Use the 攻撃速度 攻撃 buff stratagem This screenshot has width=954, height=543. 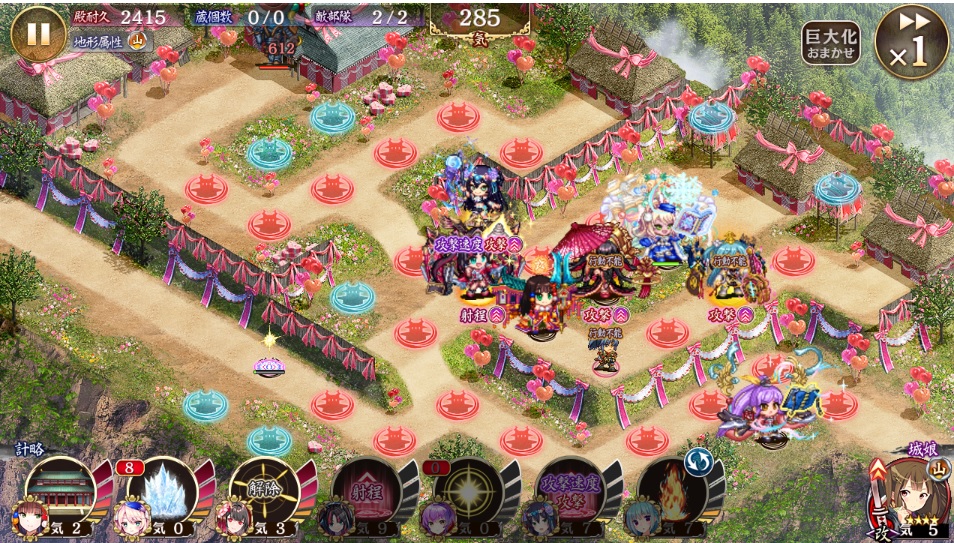pyautogui.click(x=571, y=492)
